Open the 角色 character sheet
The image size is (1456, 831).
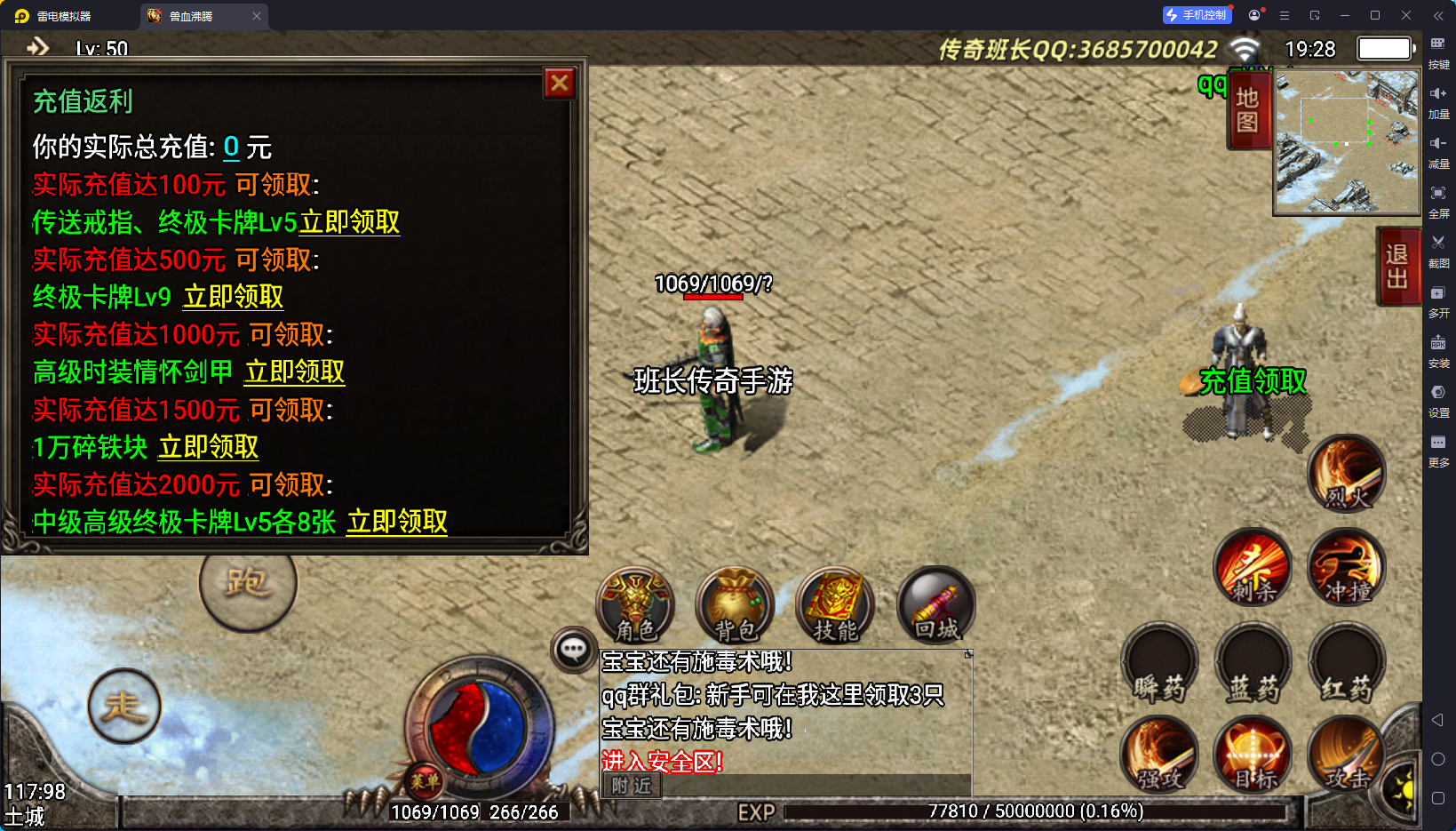635,606
